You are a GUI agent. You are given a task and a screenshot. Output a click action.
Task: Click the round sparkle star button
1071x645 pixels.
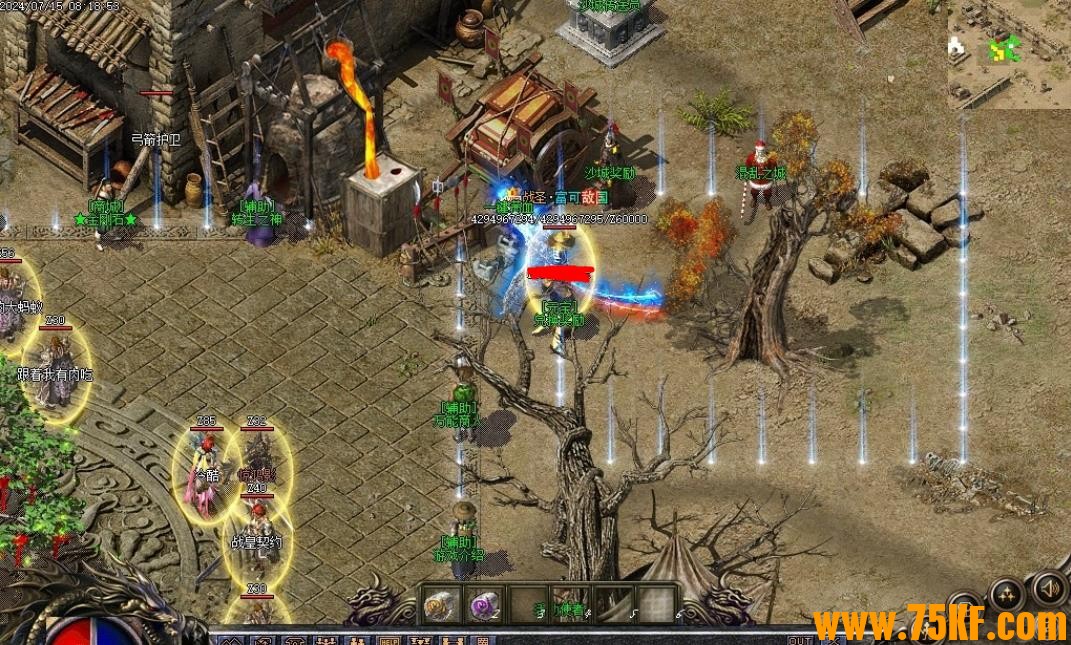[x=1006, y=595]
